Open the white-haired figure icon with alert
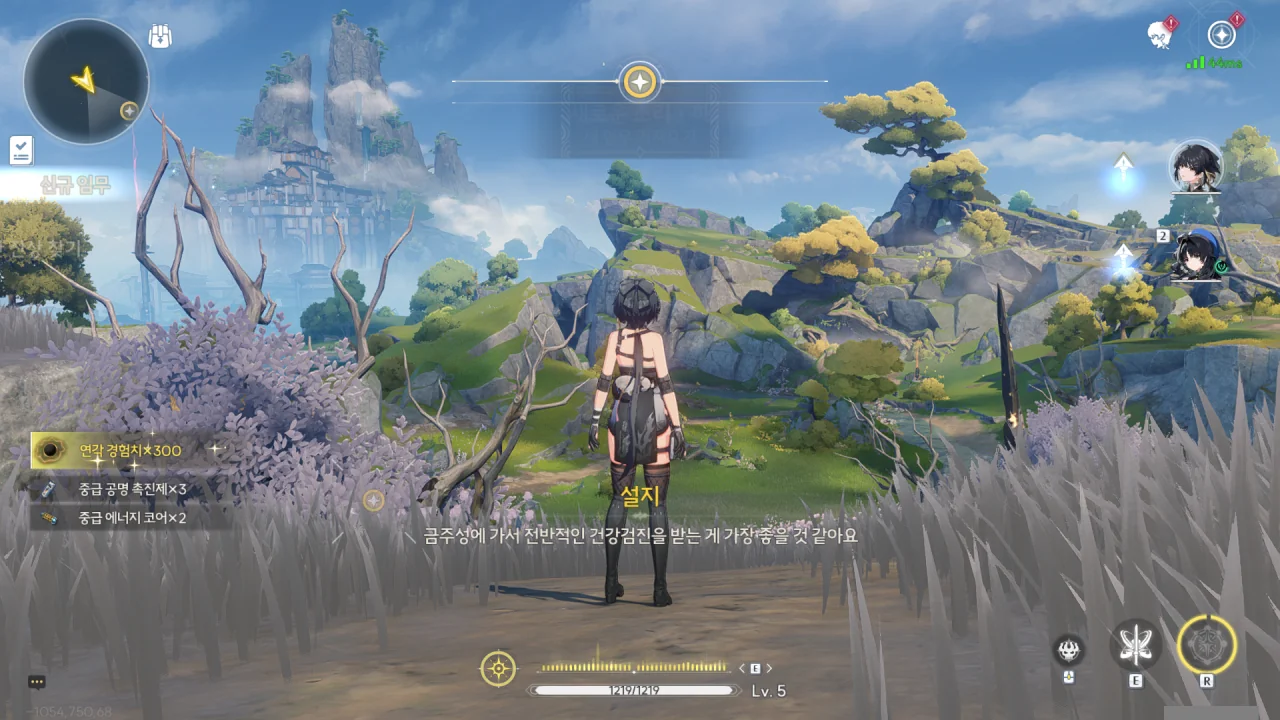 point(1160,34)
